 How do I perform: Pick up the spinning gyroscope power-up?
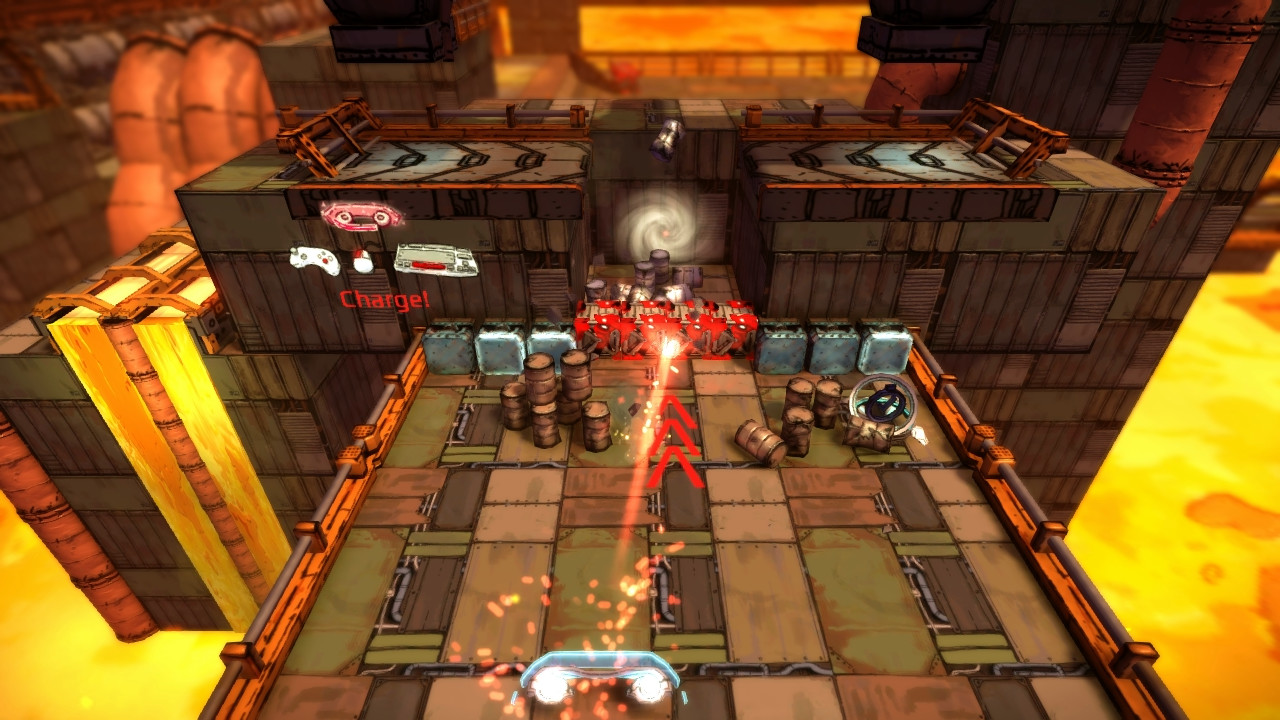tap(884, 400)
